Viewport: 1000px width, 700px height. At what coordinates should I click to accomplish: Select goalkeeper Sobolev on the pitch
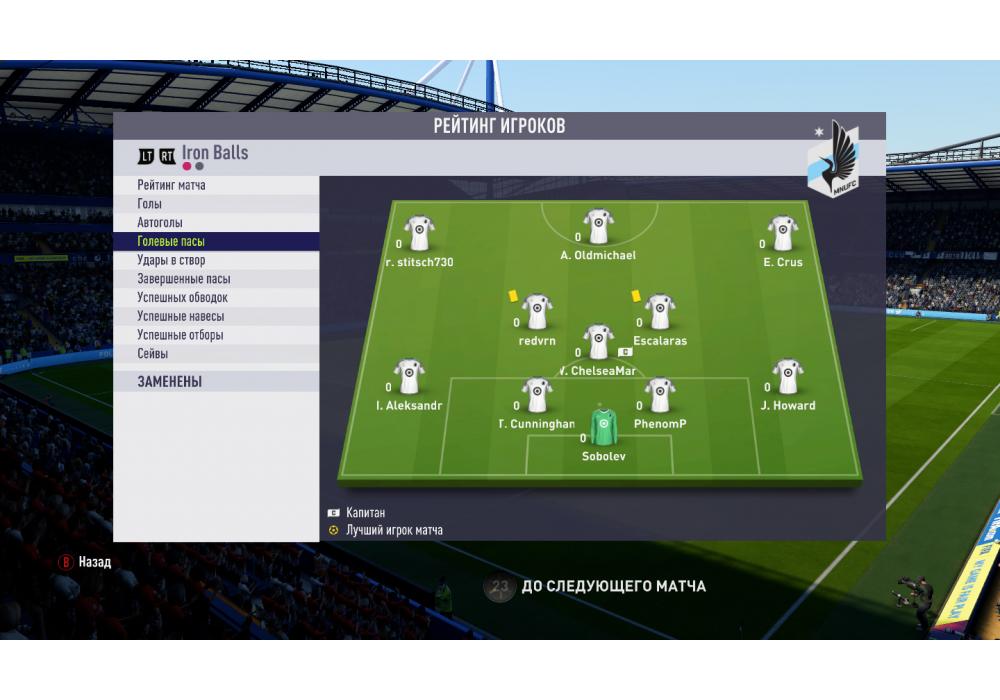[603, 427]
